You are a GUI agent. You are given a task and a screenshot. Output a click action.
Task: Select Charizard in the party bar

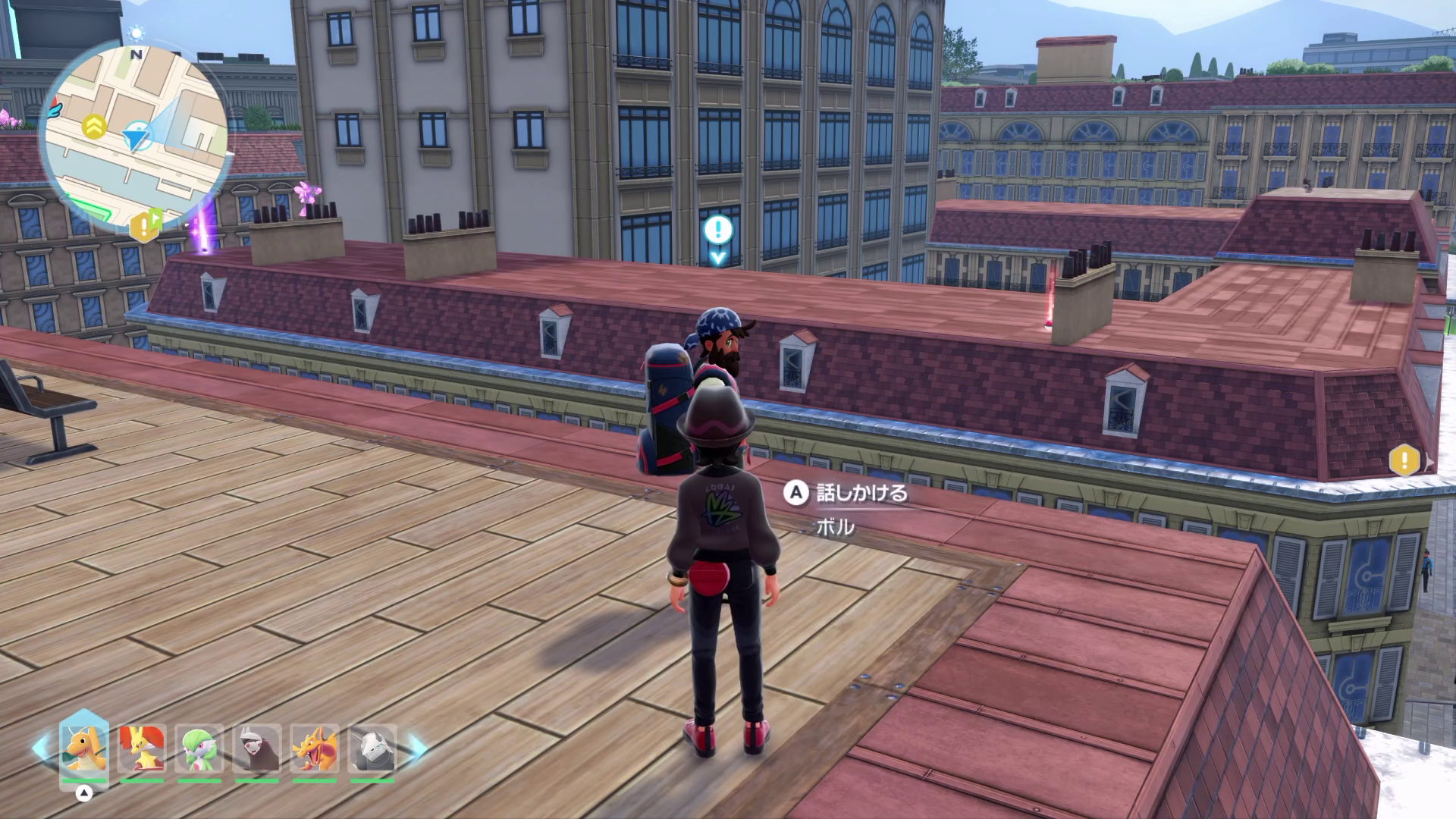tap(315, 748)
